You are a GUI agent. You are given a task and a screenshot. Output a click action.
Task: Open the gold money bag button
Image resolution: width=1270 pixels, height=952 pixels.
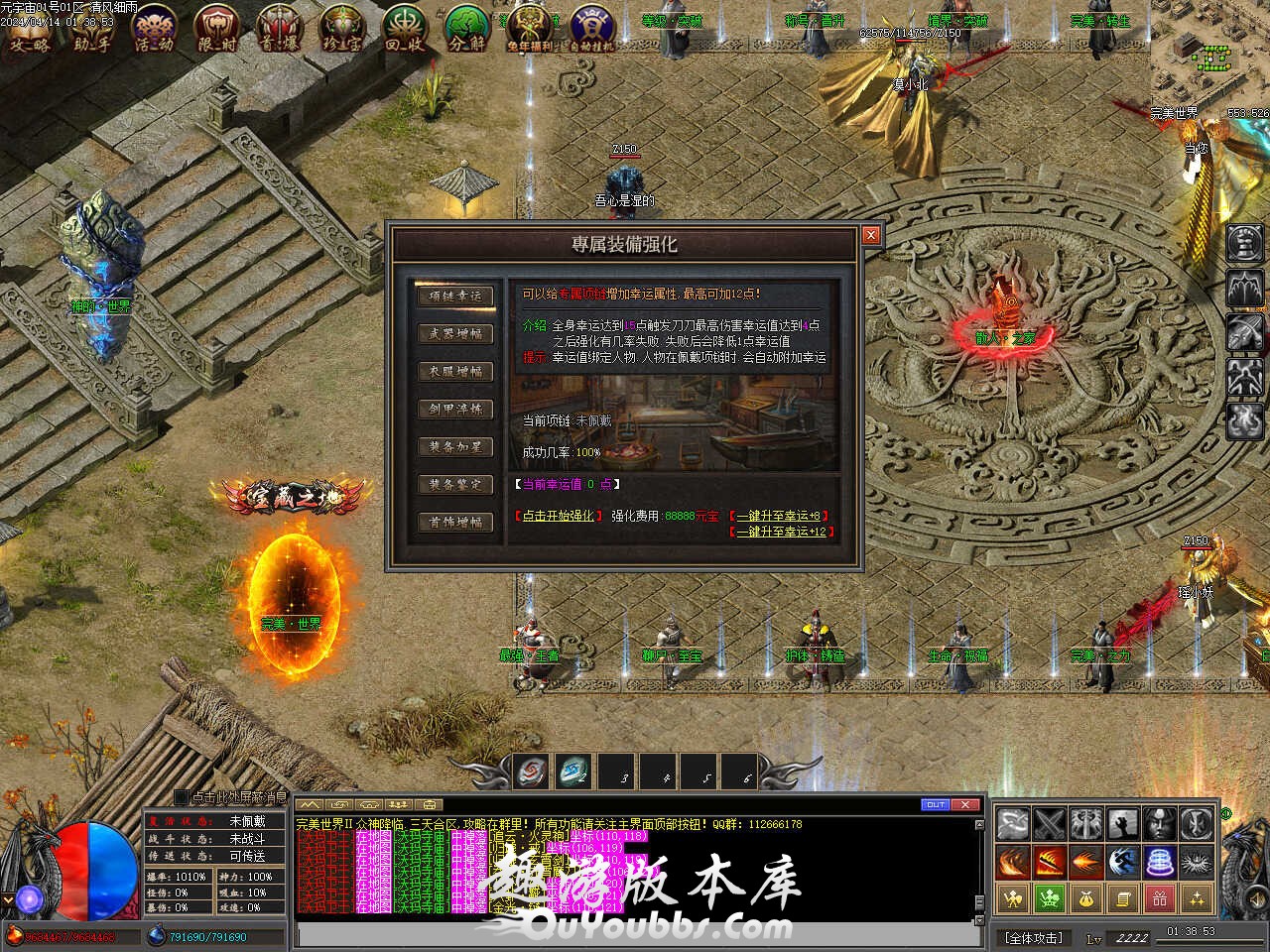[x=1086, y=899]
